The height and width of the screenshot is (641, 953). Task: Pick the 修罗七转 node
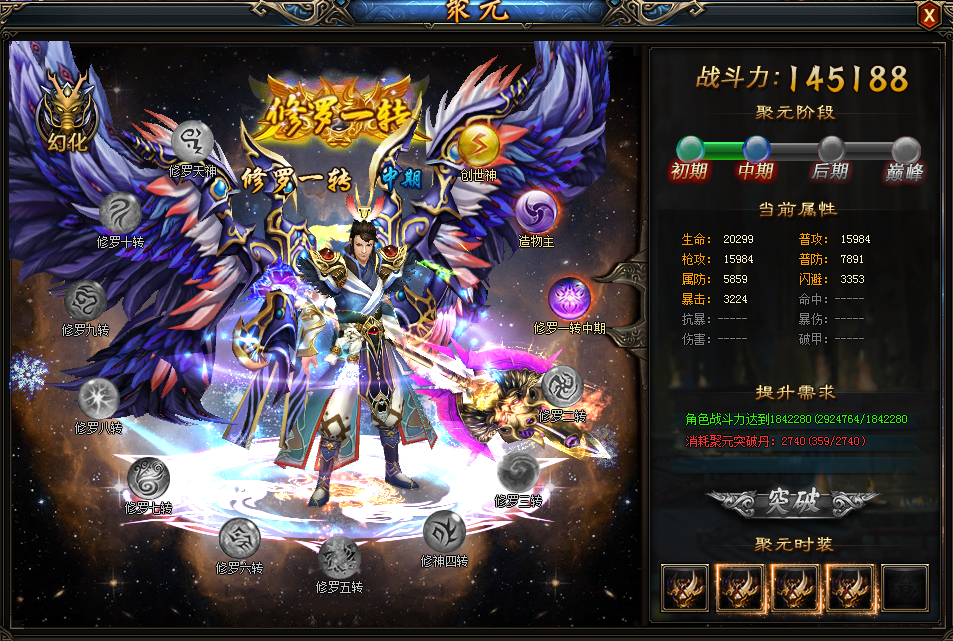point(148,478)
